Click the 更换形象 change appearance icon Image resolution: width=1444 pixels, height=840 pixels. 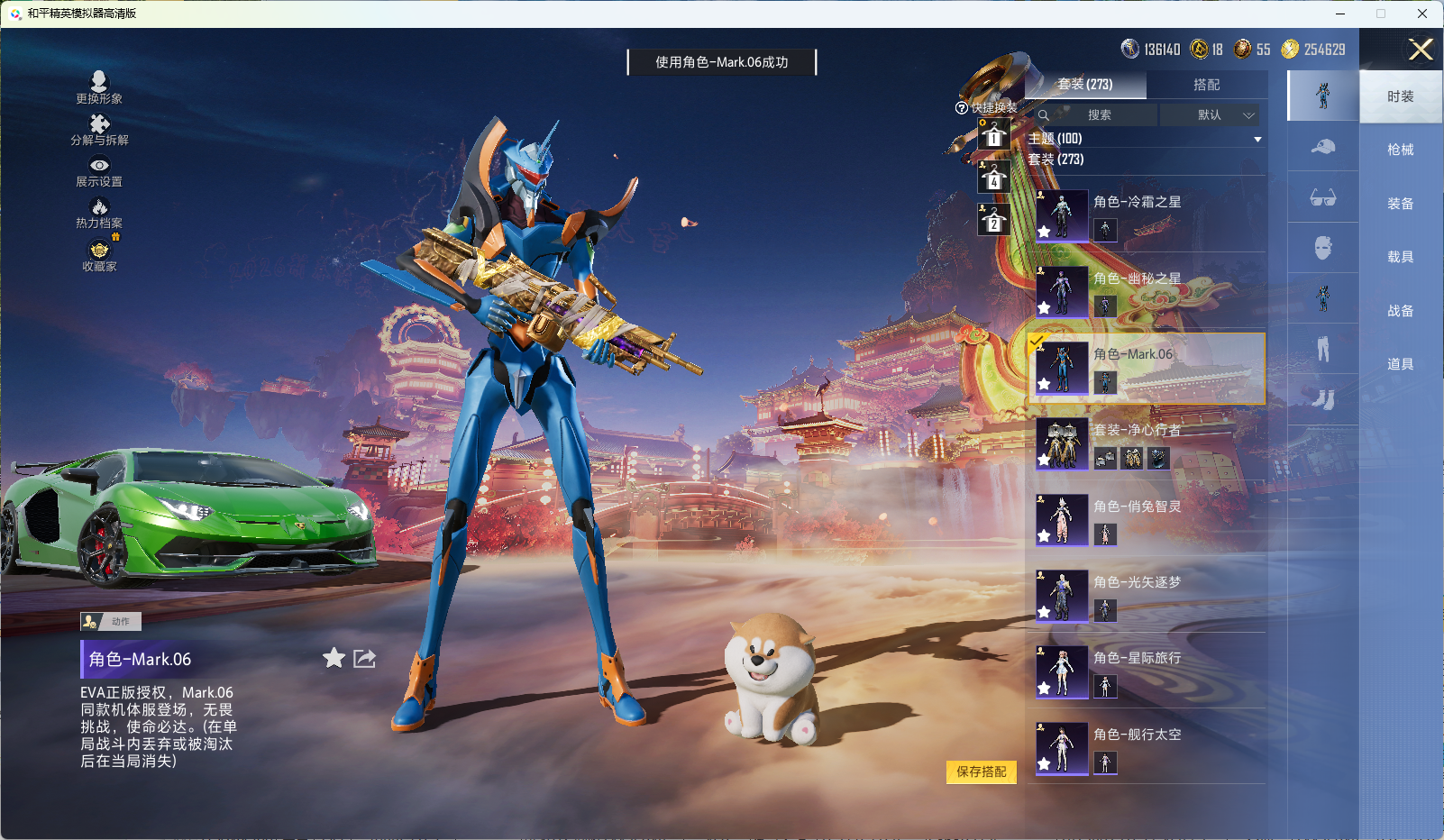coord(99,87)
